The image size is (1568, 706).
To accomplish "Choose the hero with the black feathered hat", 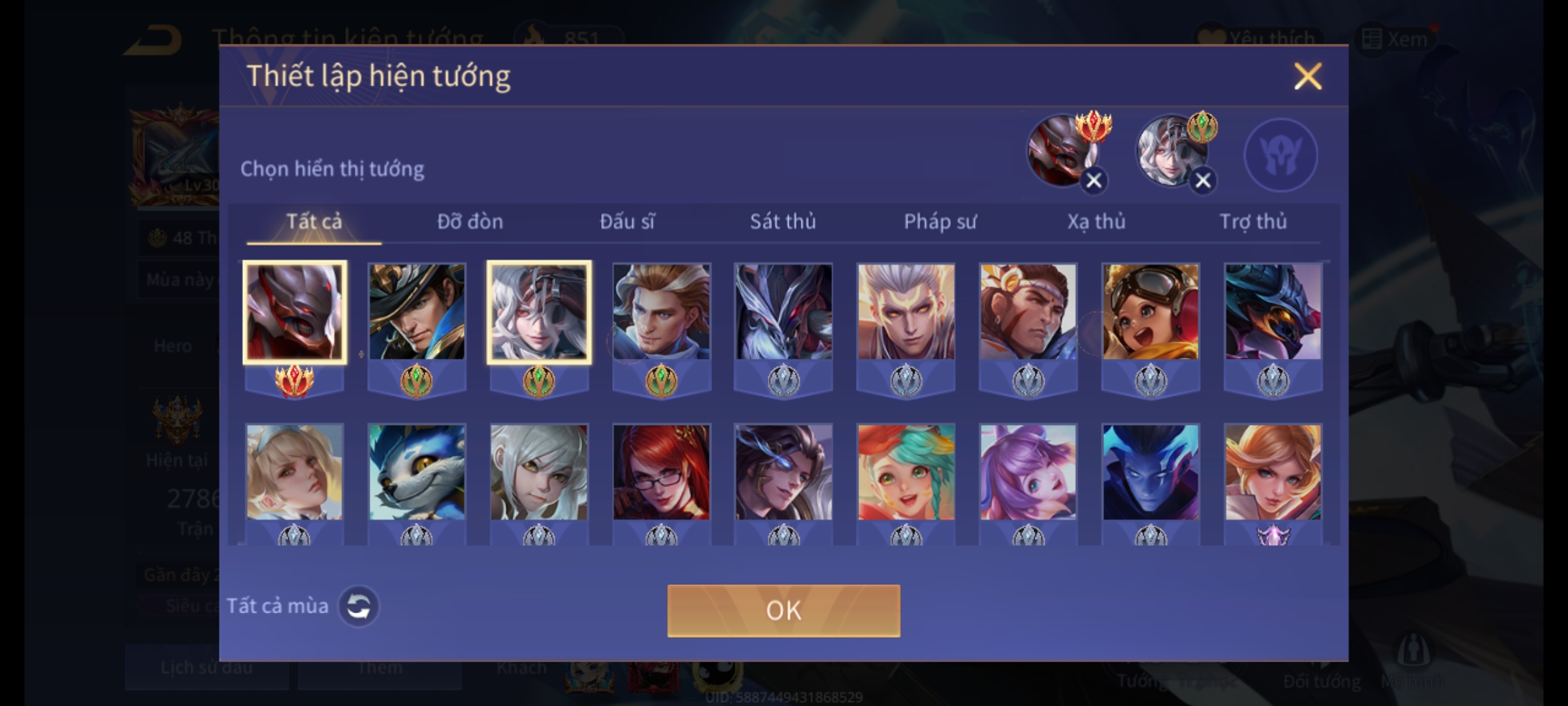I will click(417, 312).
